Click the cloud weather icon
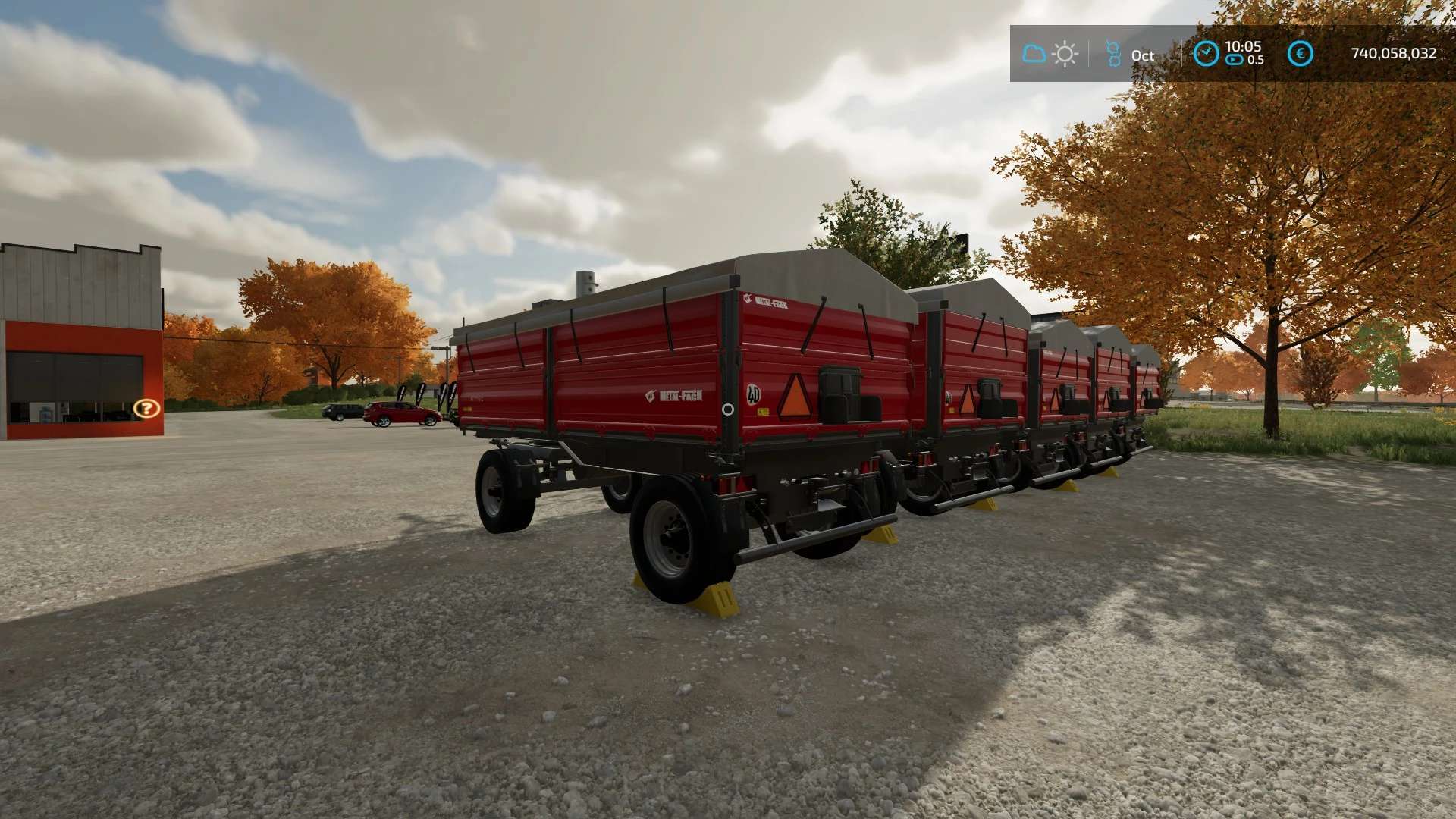 (1034, 54)
